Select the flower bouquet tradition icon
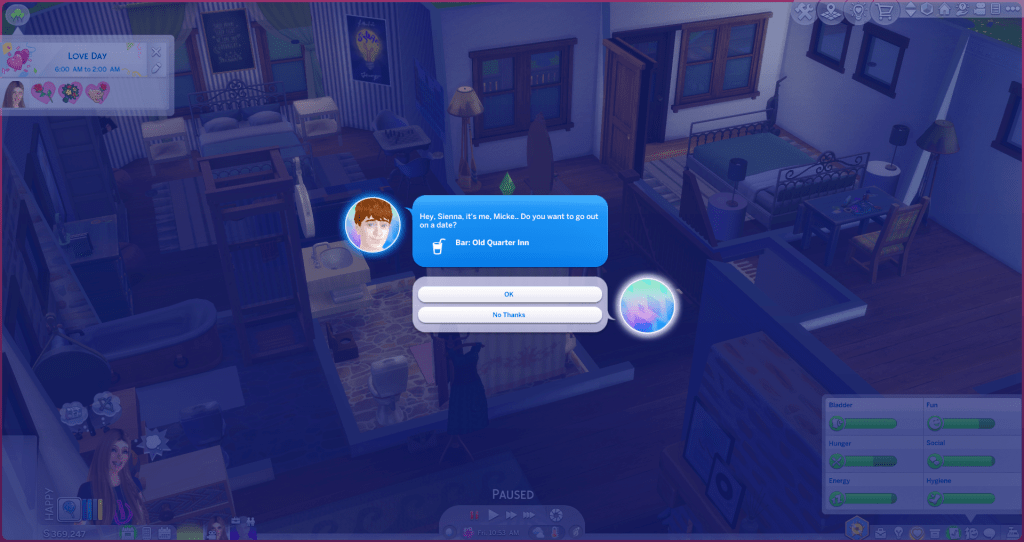1024x542 pixels. [70, 93]
